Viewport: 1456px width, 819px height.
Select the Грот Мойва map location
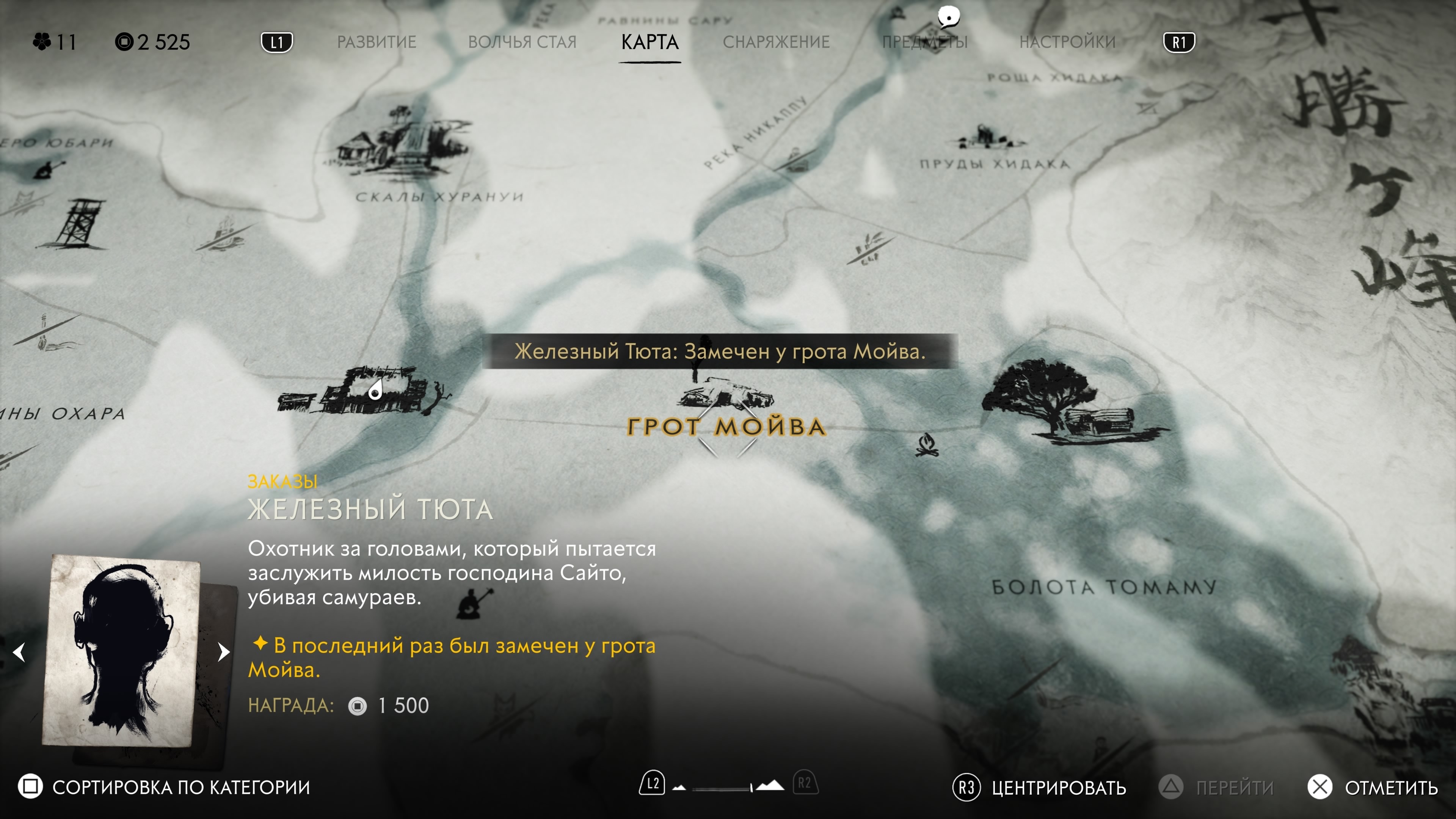726,427
